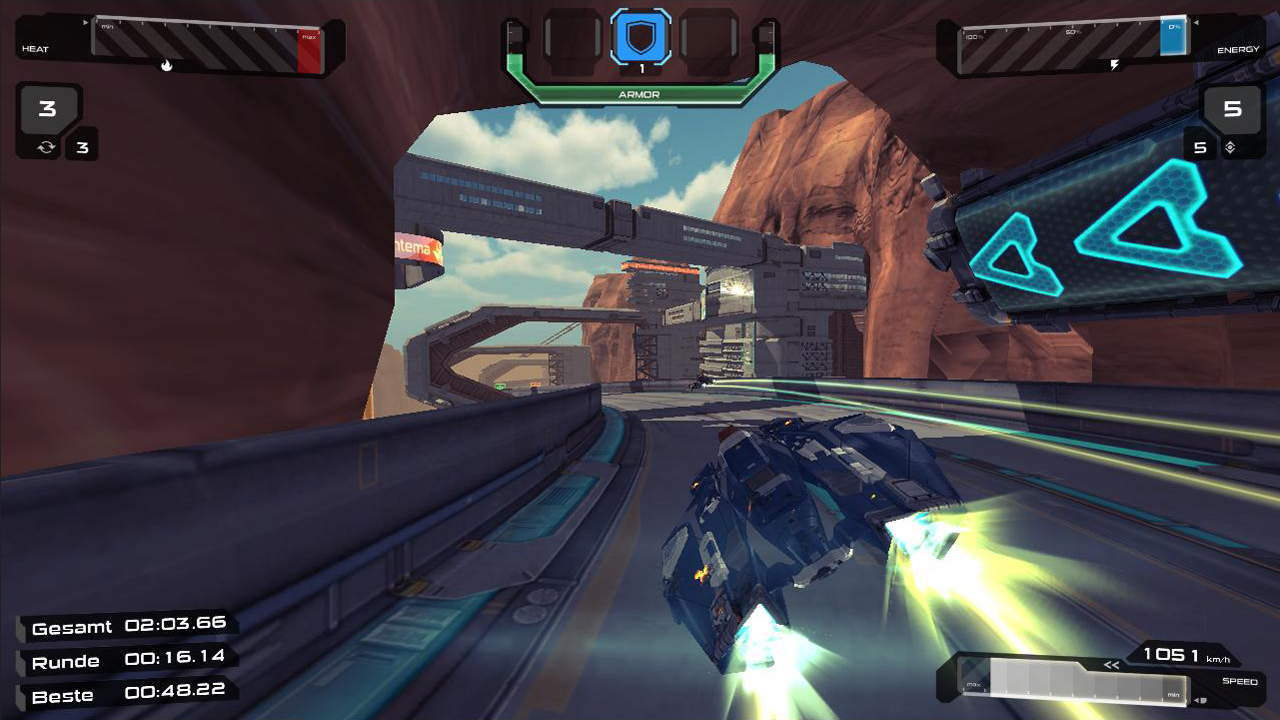Click the large 5 counter box
Viewport: 1280px width, 720px height.
1234,110
